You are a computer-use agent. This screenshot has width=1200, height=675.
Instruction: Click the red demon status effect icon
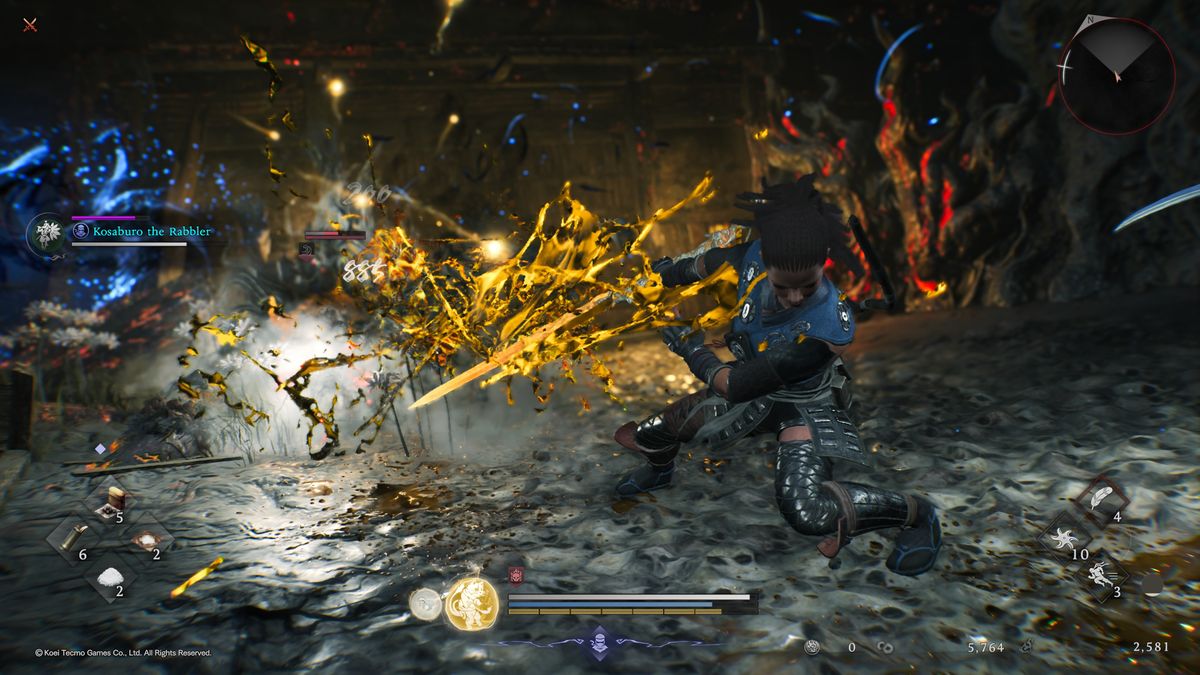[x=516, y=575]
